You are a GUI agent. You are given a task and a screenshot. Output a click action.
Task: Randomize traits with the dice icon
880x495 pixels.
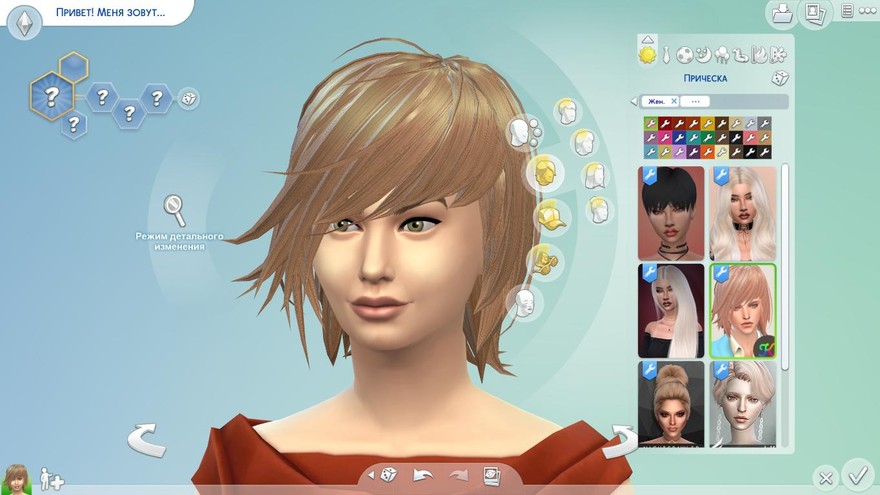(188, 98)
